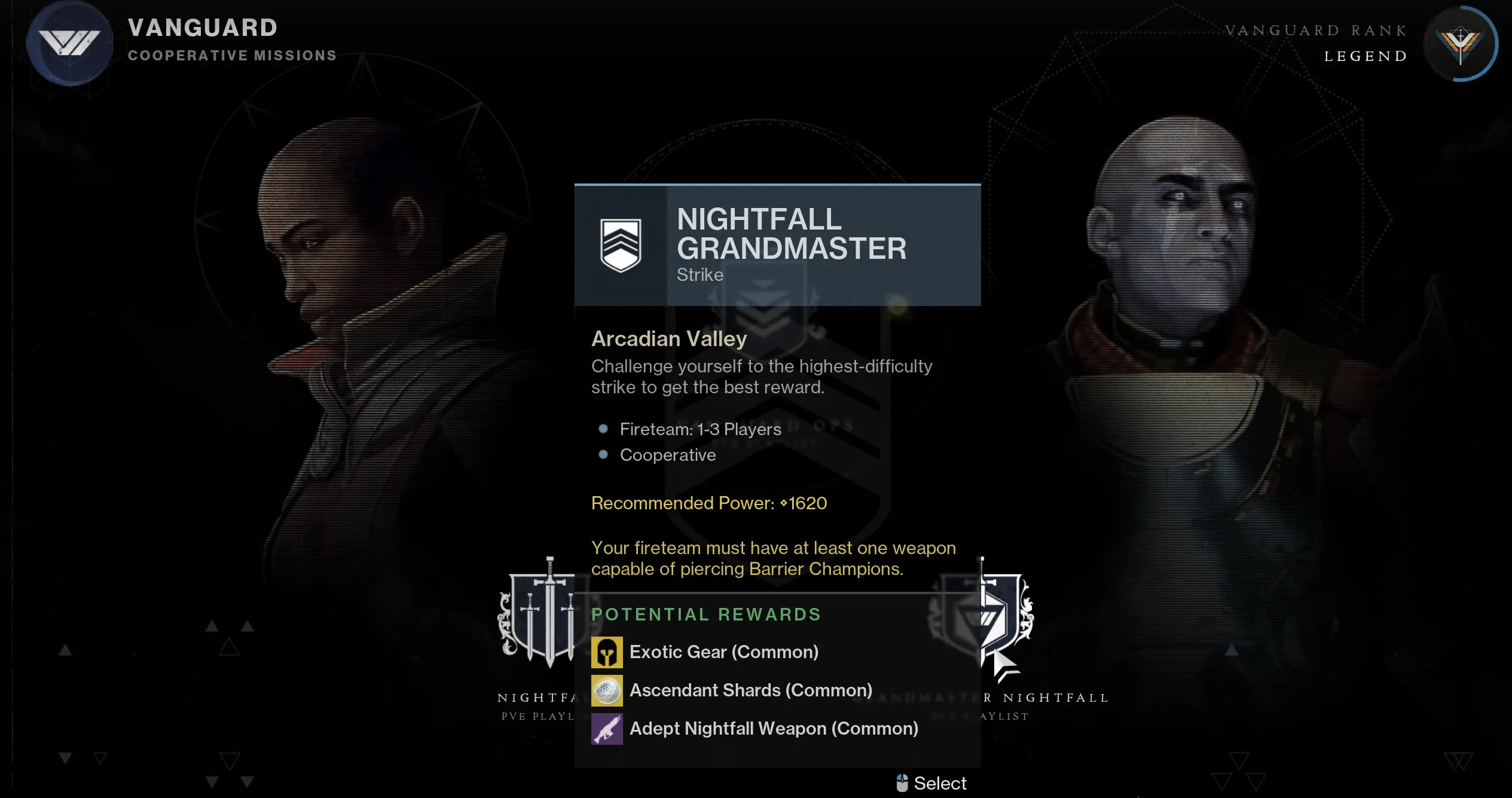Open the Vanguard Rank Legend emblem
The image size is (1512, 798).
1461,44
